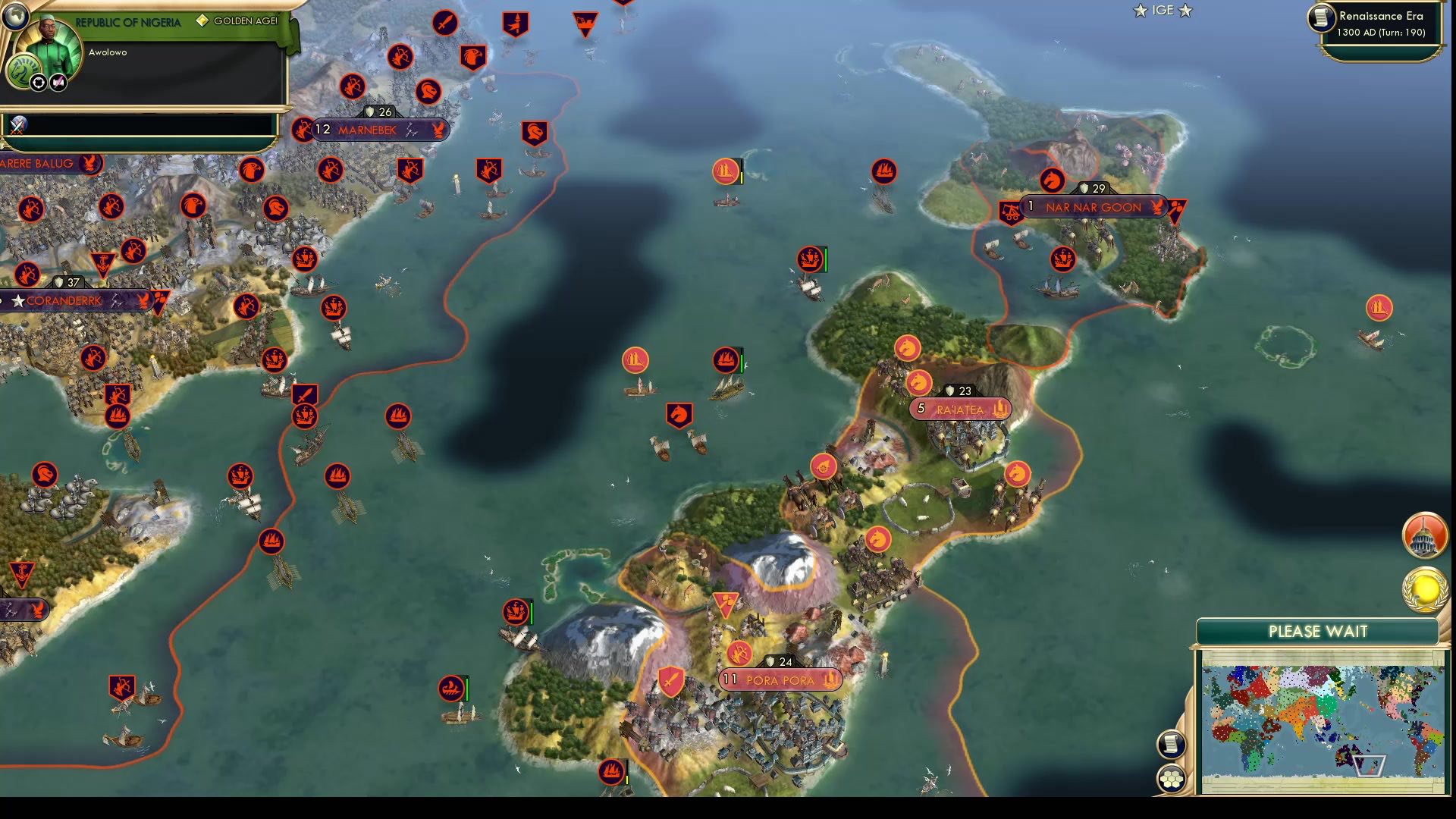The image size is (1456, 819).
Task: Click the PLEASE WAIT status banner
Action: 1317,631
